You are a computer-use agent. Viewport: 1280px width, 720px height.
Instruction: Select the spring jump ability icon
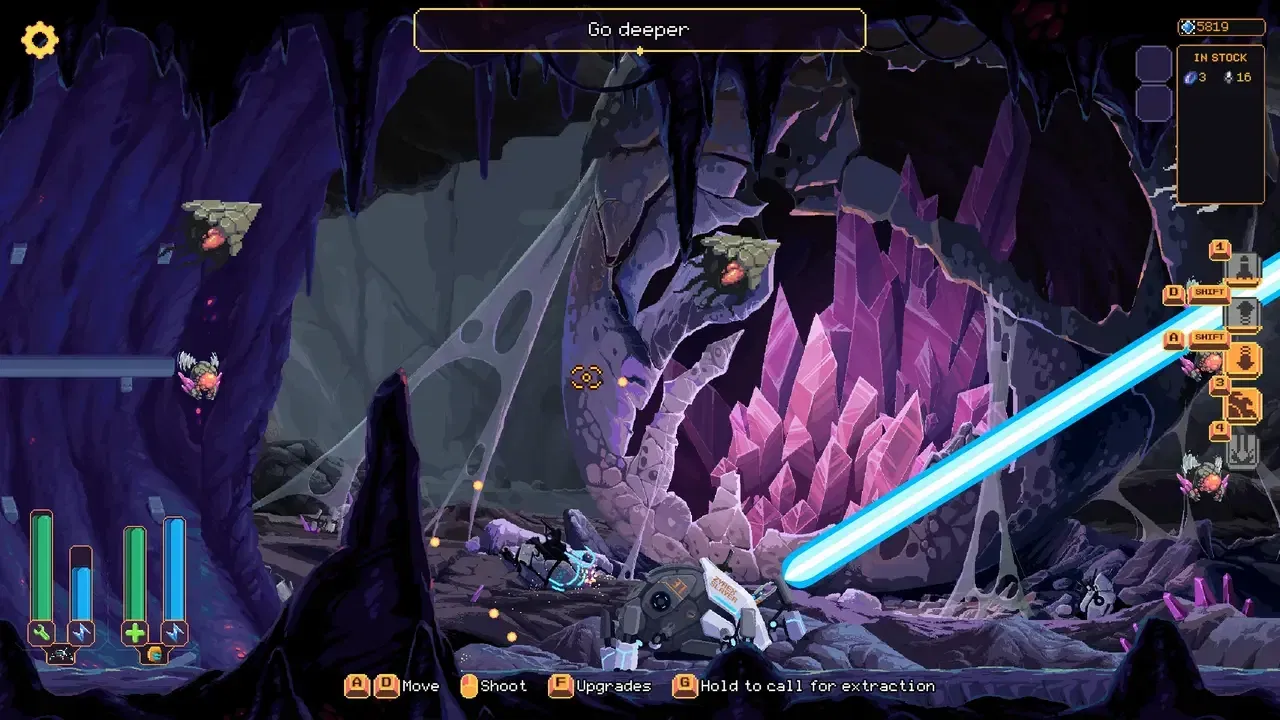[x=1246, y=313]
